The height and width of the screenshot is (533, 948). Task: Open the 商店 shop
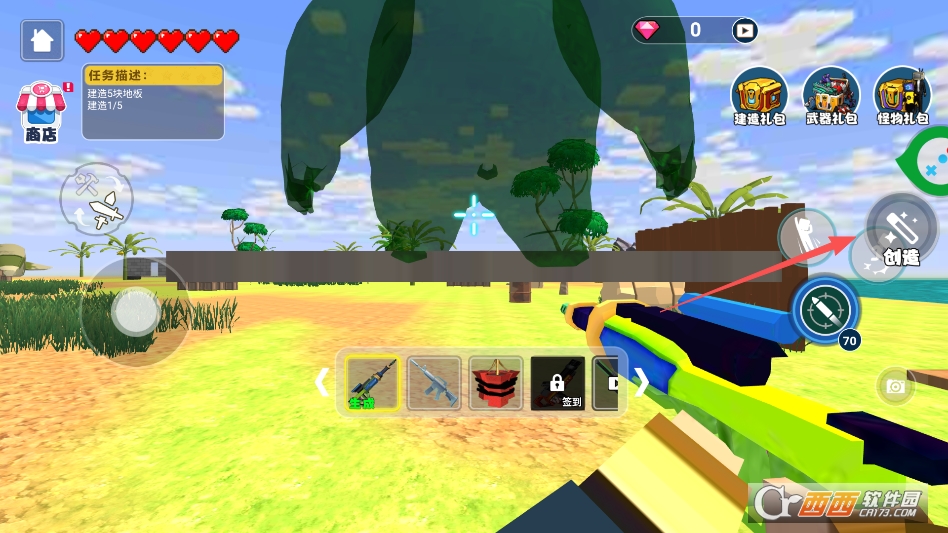click(40, 111)
